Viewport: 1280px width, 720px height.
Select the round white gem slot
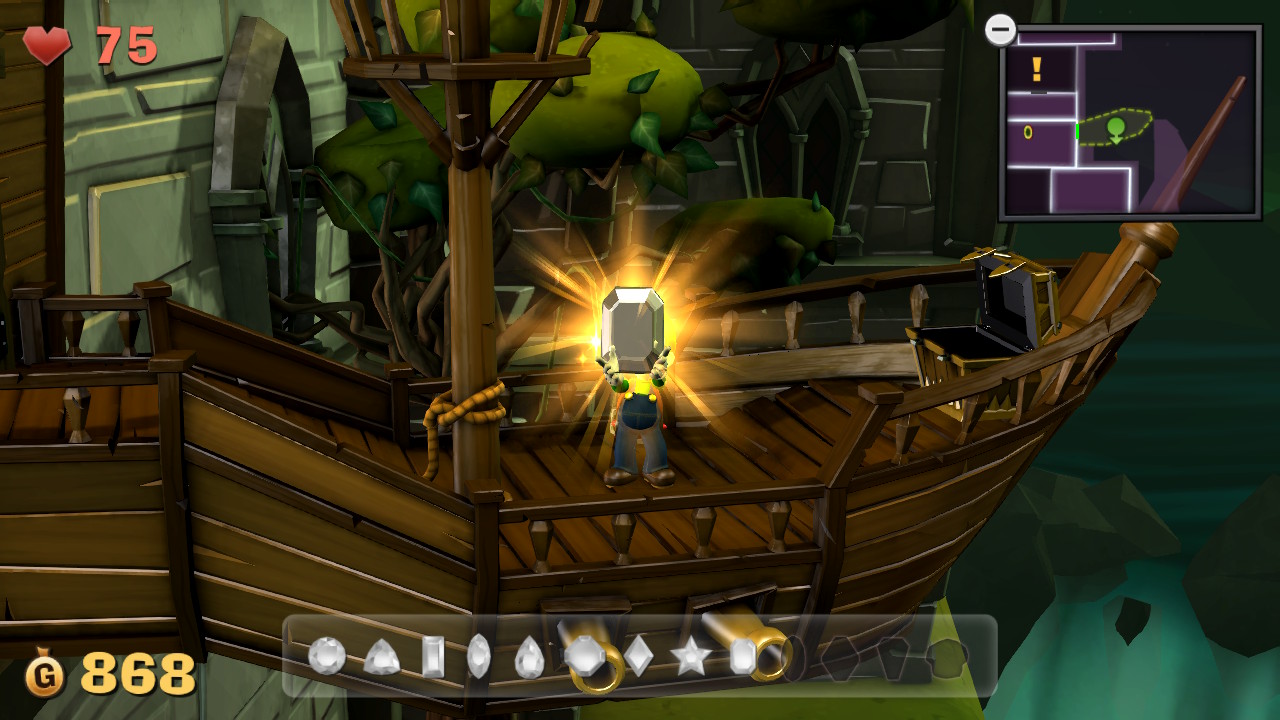pos(327,656)
